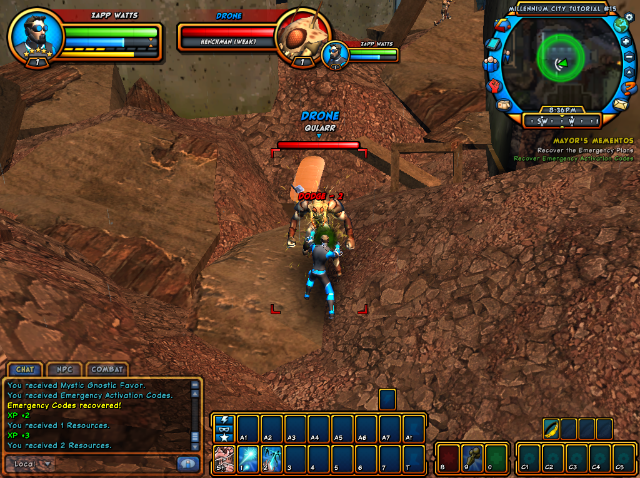Activate the power in hotbar slot 2
The width and height of the screenshot is (640, 478).
point(272,458)
